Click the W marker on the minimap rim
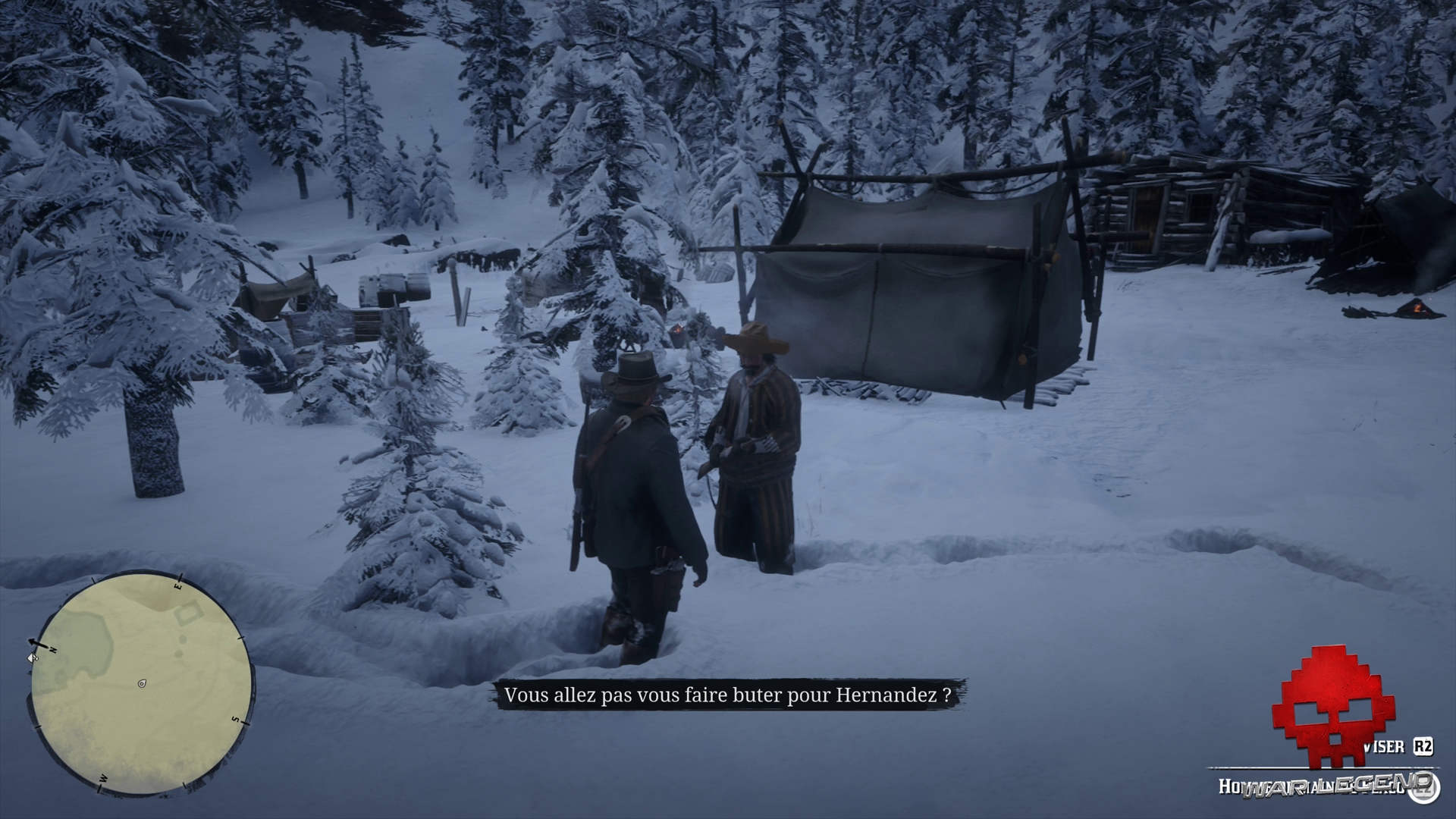The height and width of the screenshot is (819, 1456). pyautogui.click(x=103, y=778)
